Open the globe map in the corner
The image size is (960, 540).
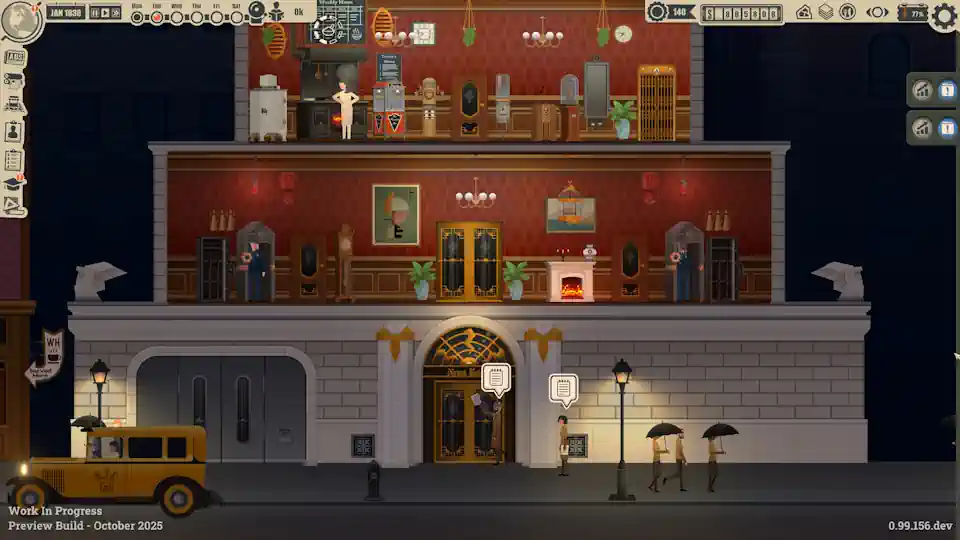(x=20, y=21)
